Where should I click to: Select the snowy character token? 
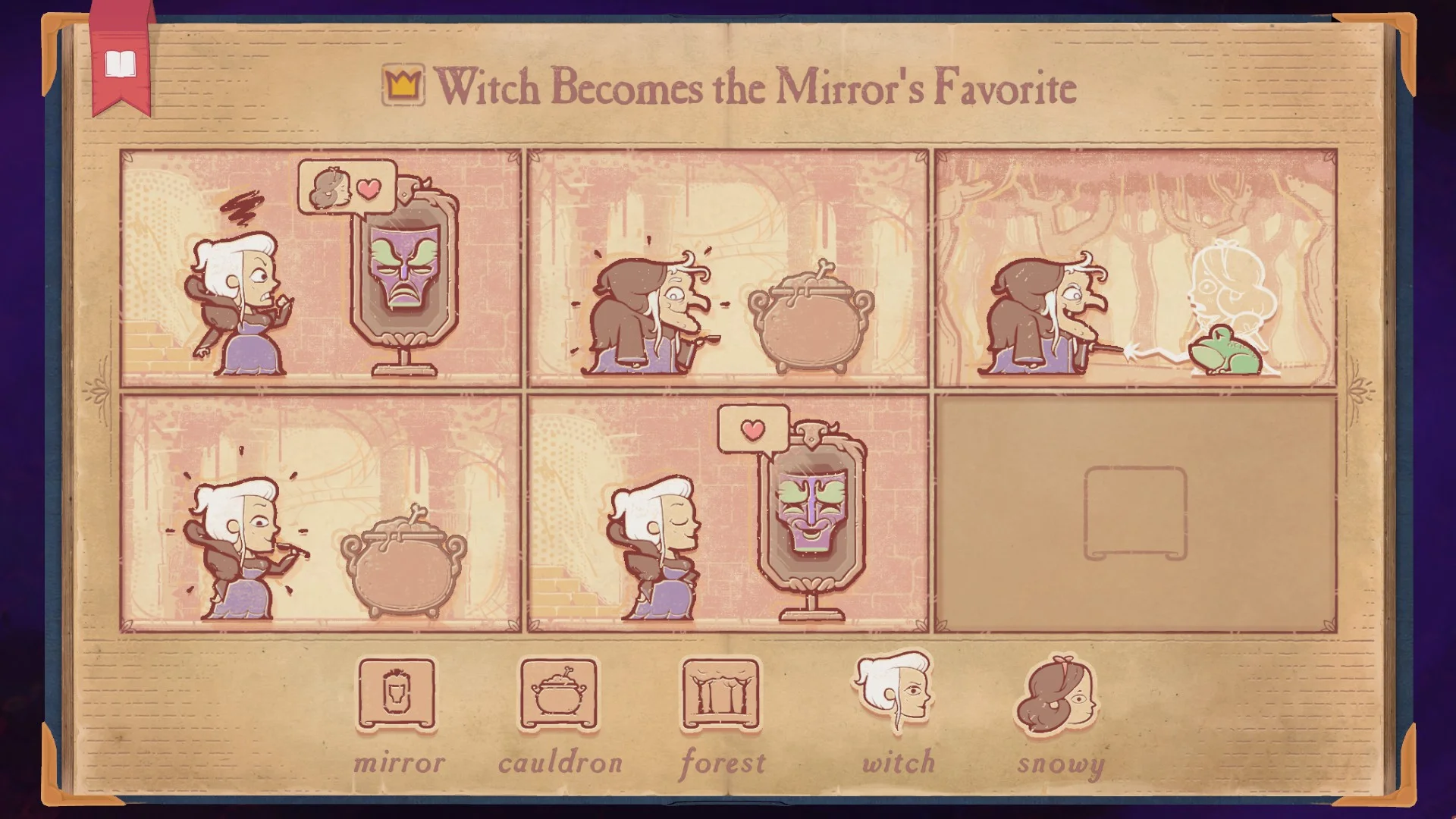click(1058, 695)
